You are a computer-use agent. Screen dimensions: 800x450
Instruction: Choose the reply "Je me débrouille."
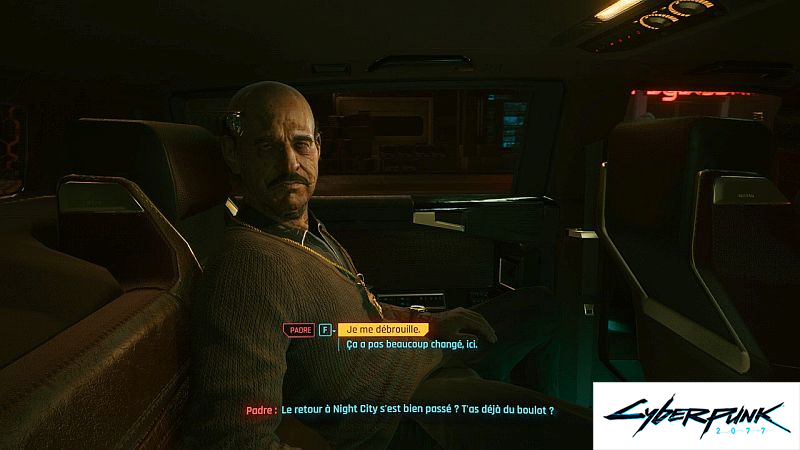tap(383, 329)
